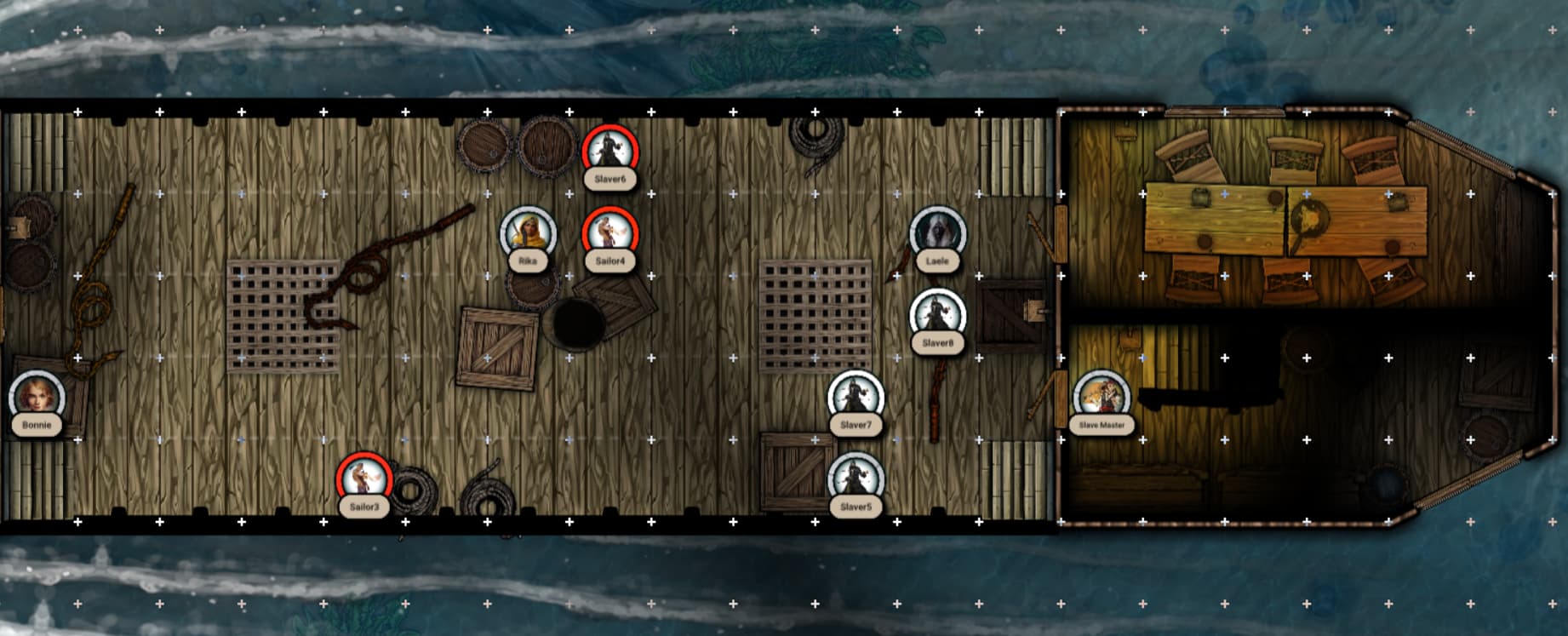Screen dimensions: 1568x636
Task: Choose the Rika character token
Action: pyautogui.click(x=528, y=234)
